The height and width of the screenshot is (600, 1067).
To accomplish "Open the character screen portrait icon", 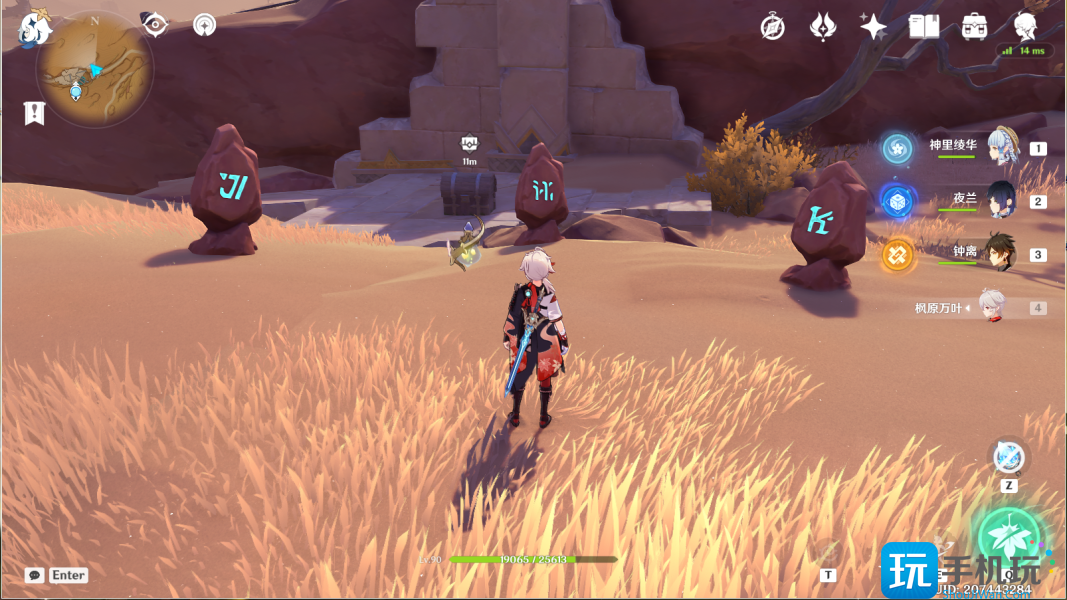I will pyautogui.click(x=1025, y=27).
